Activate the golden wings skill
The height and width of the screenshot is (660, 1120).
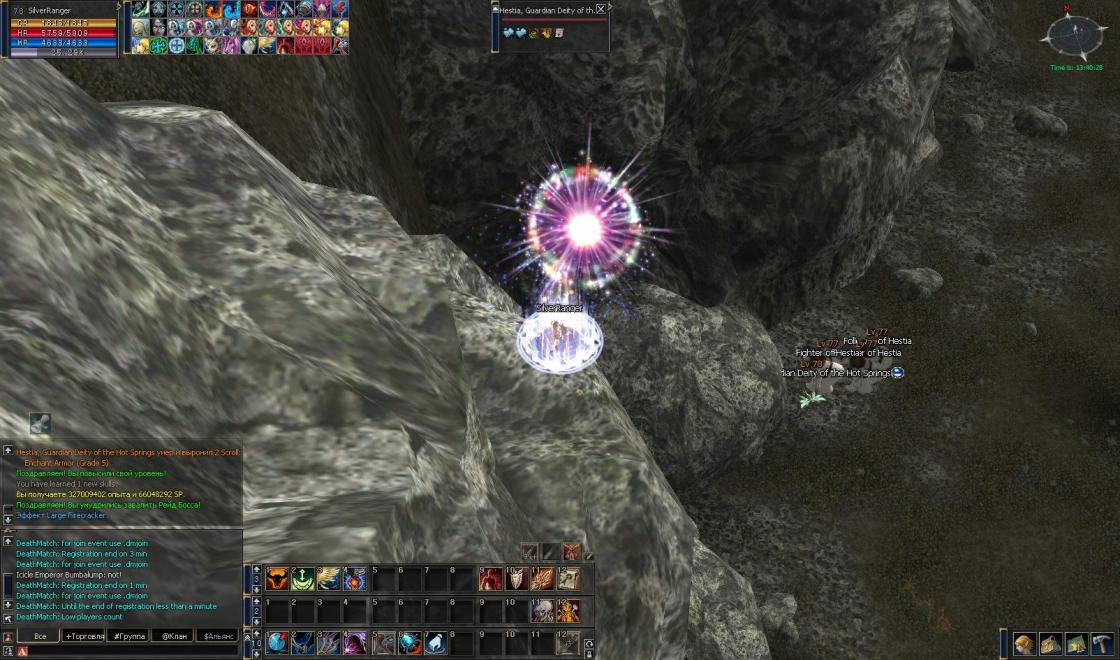[328, 578]
